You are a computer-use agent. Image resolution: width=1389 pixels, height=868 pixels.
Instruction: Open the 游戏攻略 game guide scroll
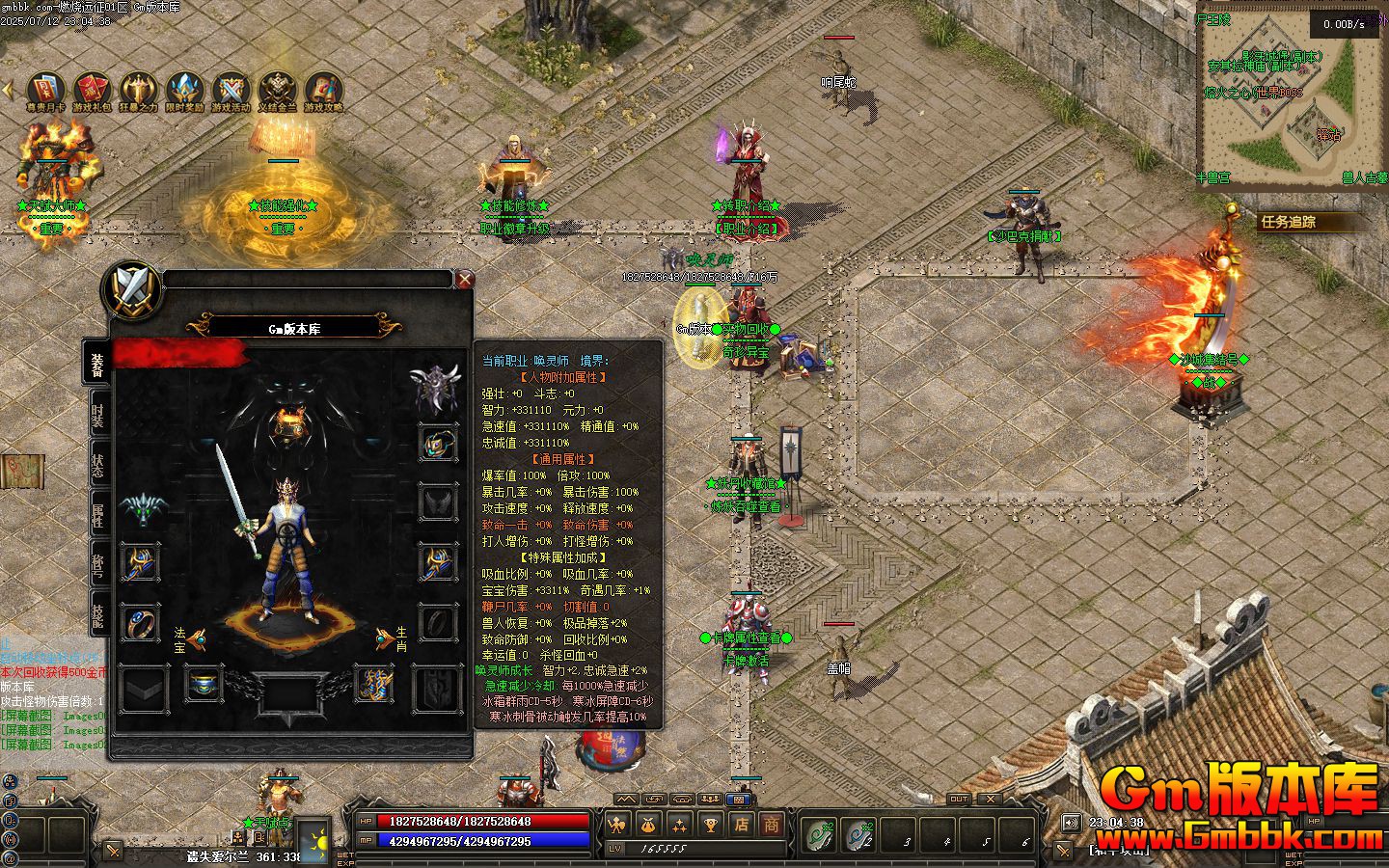pos(324,91)
